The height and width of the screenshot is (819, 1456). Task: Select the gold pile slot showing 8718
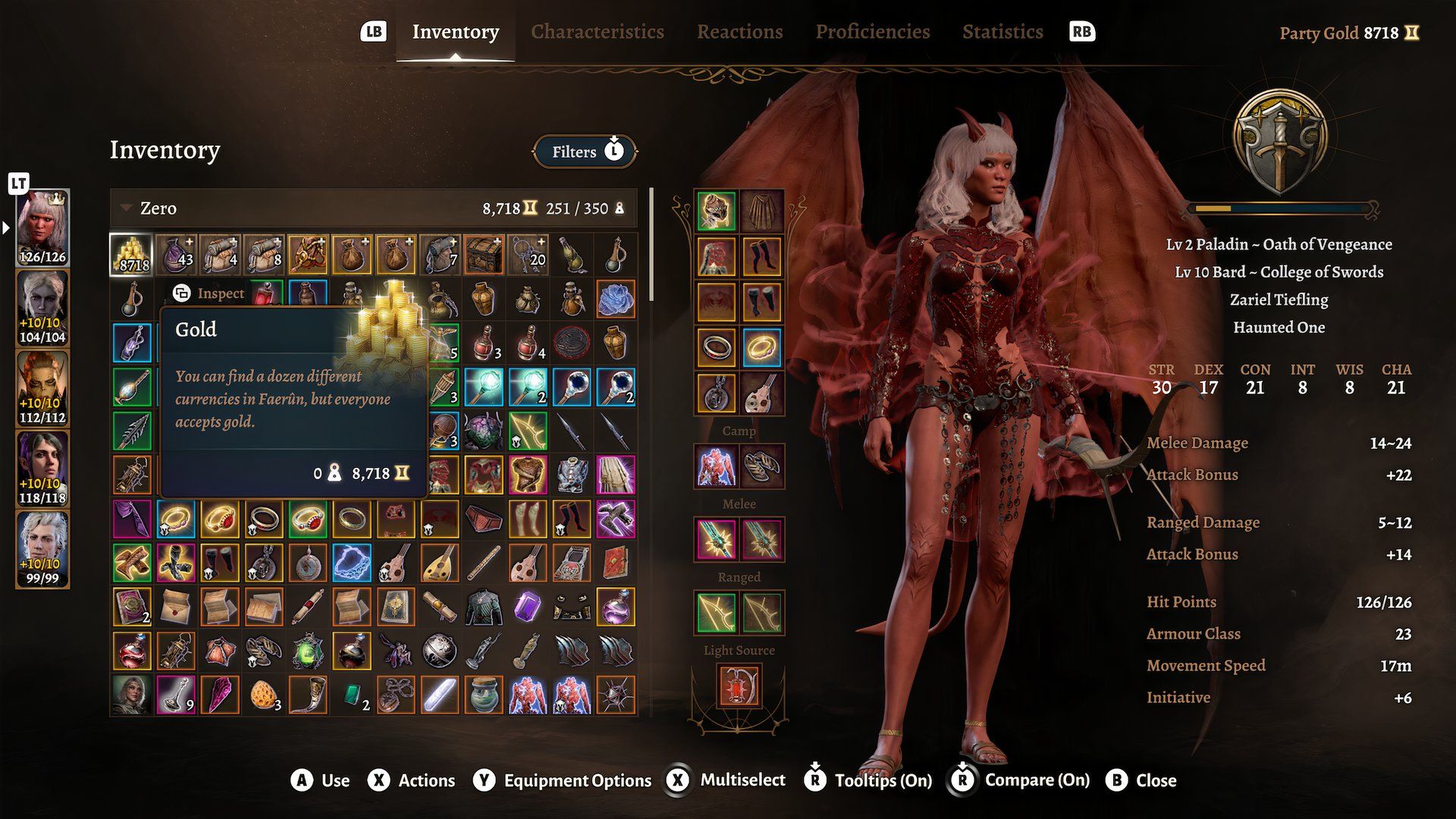132,255
